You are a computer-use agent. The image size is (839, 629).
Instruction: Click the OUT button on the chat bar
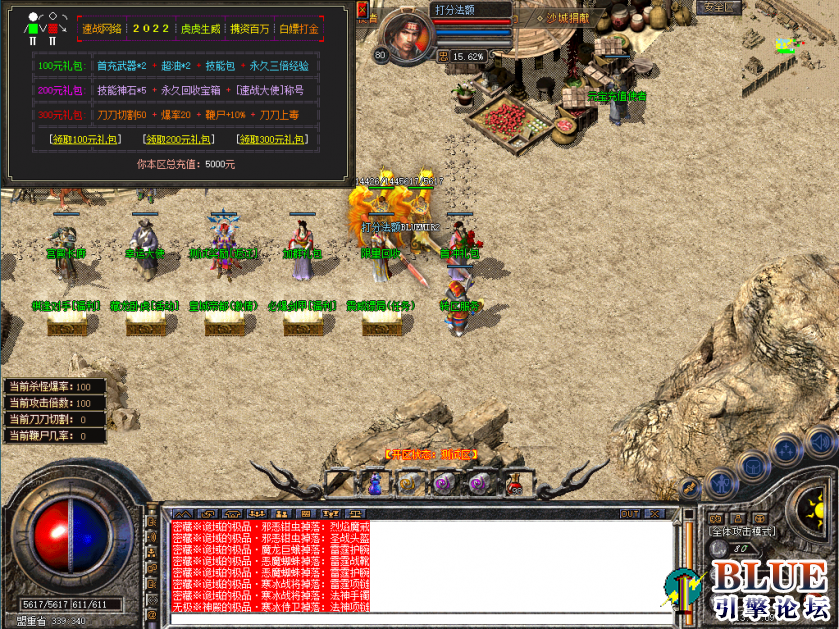point(629,513)
